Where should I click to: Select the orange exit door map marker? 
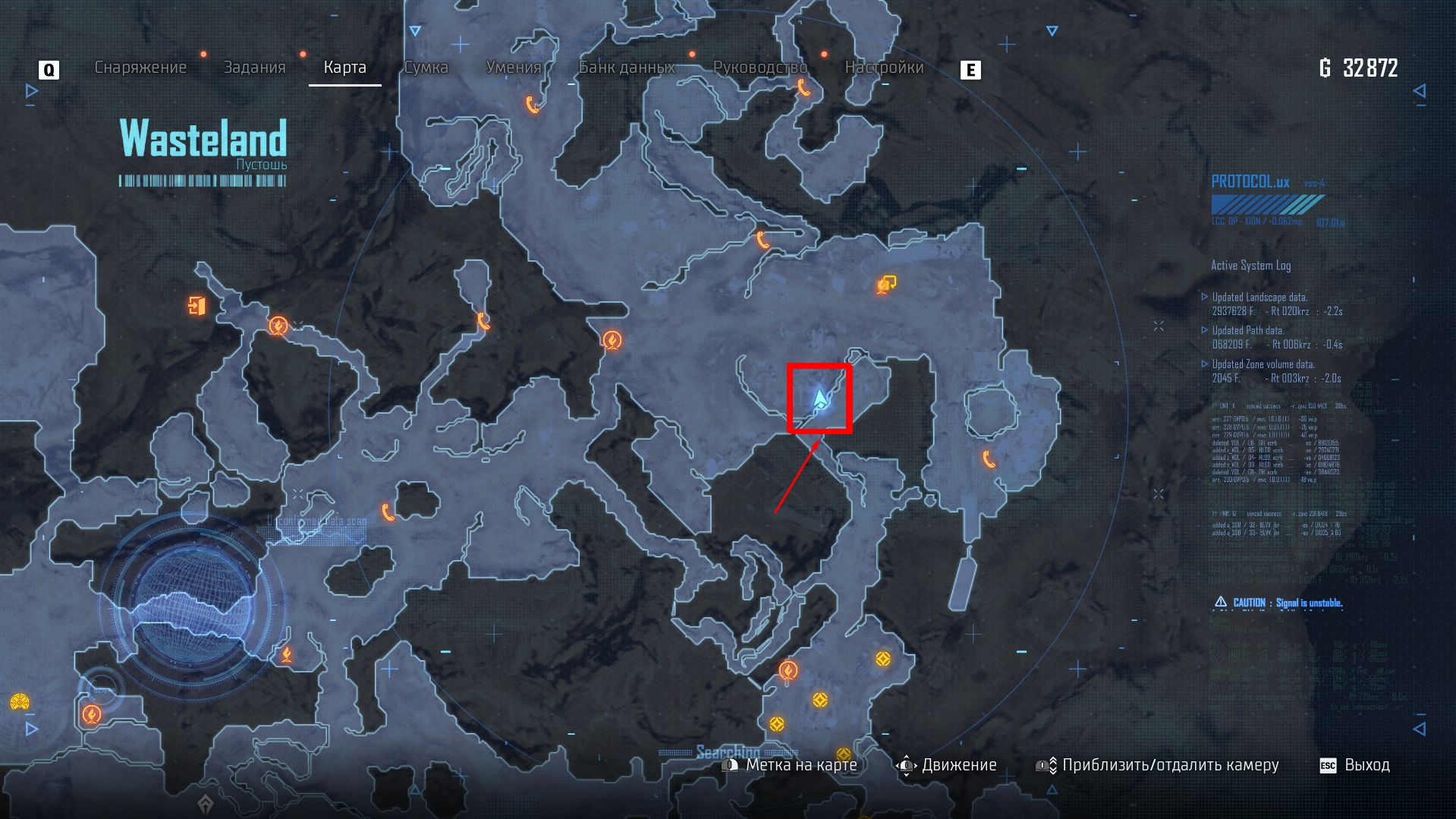(197, 306)
